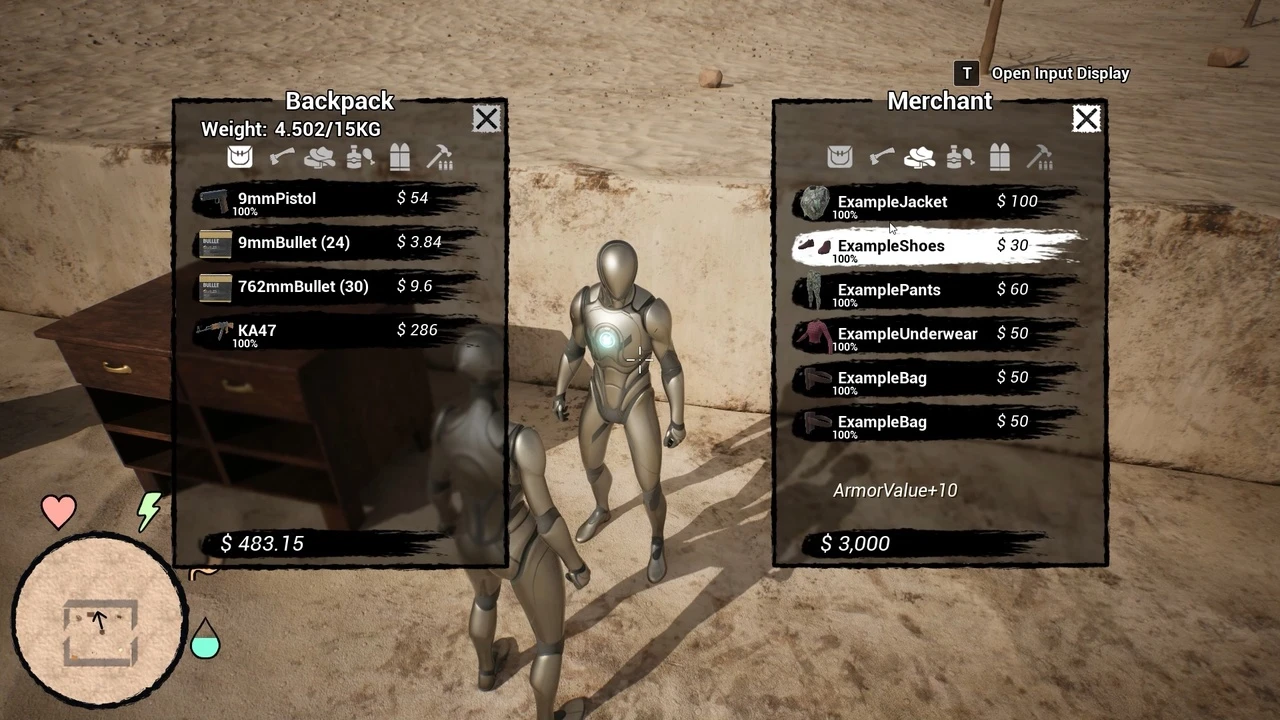Filter Backpack by bottle and drumstick food tab
Image resolution: width=1280 pixels, height=720 pixels.
point(360,157)
